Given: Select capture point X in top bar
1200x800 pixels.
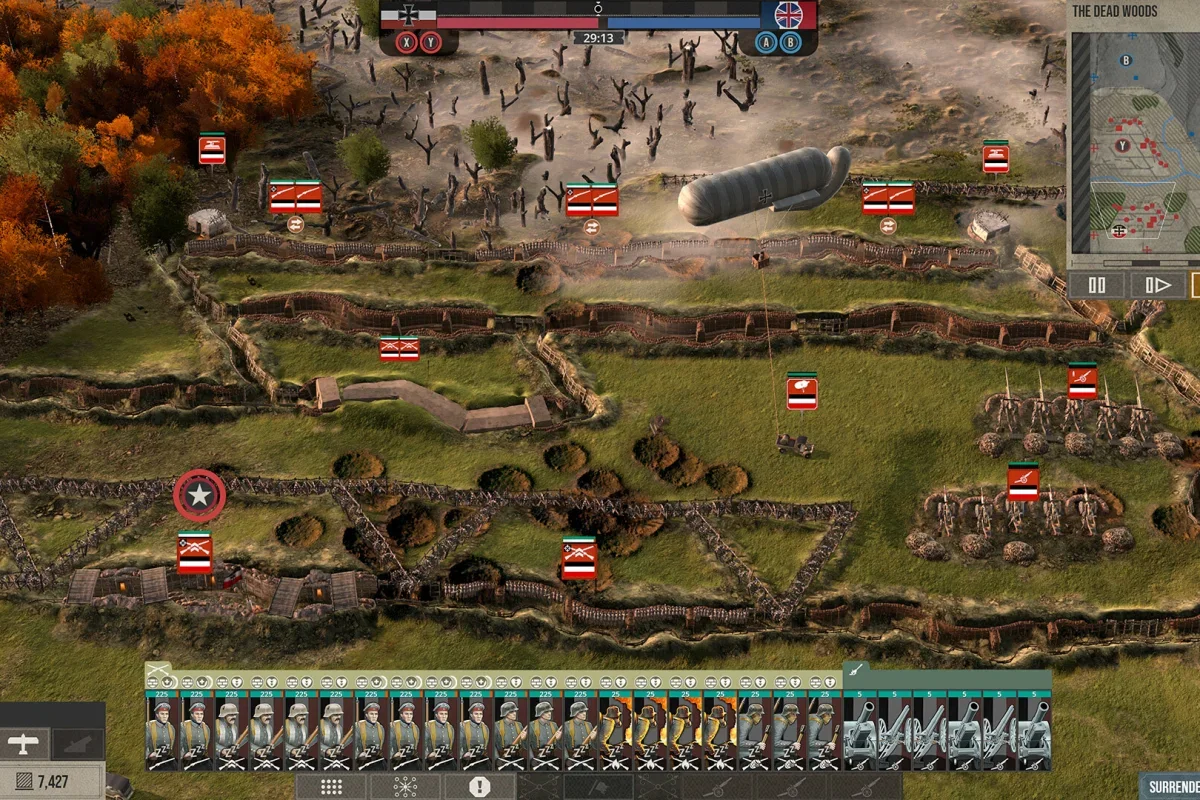Looking at the screenshot, I should pos(406,42).
